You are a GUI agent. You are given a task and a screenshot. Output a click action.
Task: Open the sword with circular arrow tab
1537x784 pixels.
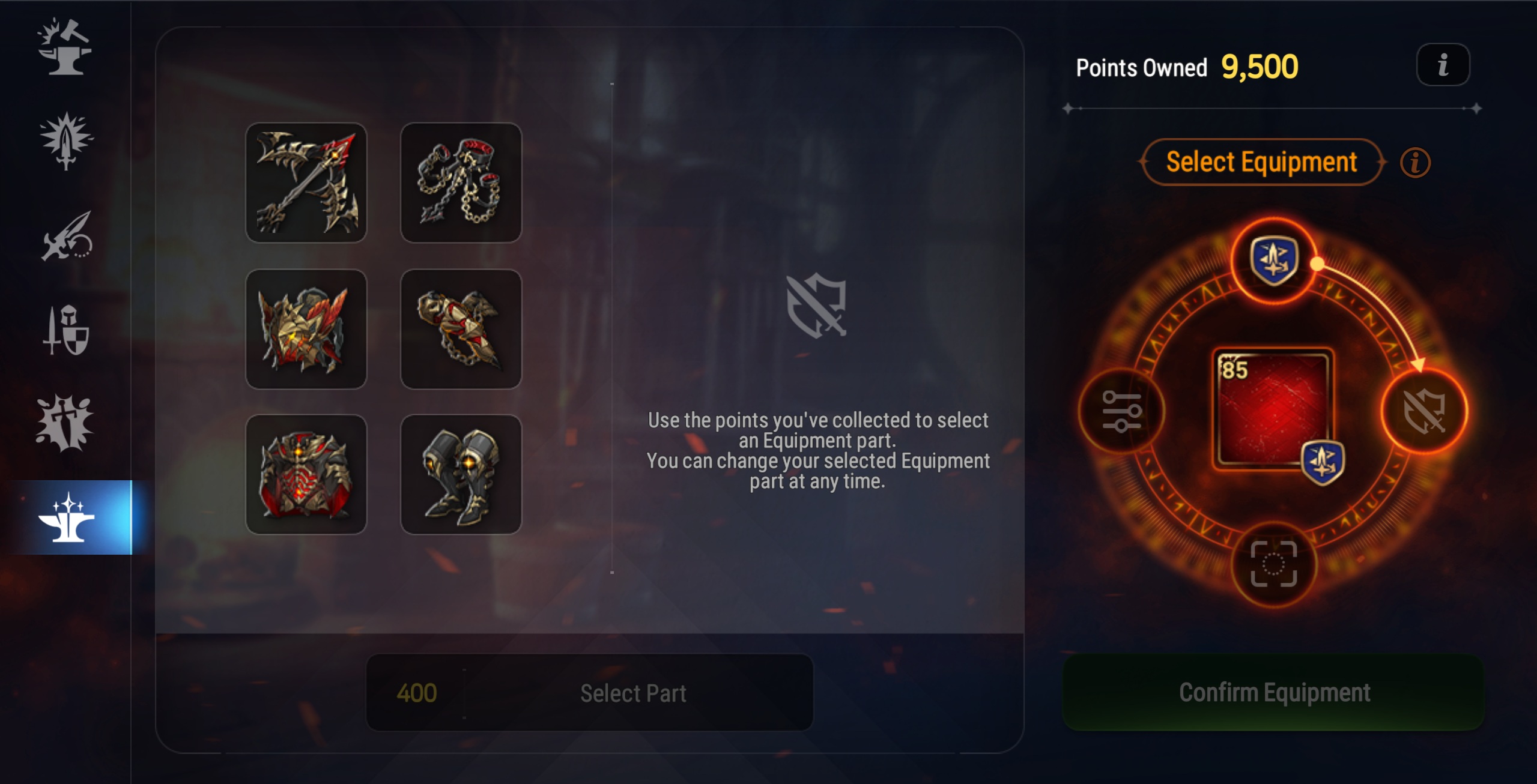(x=66, y=236)
